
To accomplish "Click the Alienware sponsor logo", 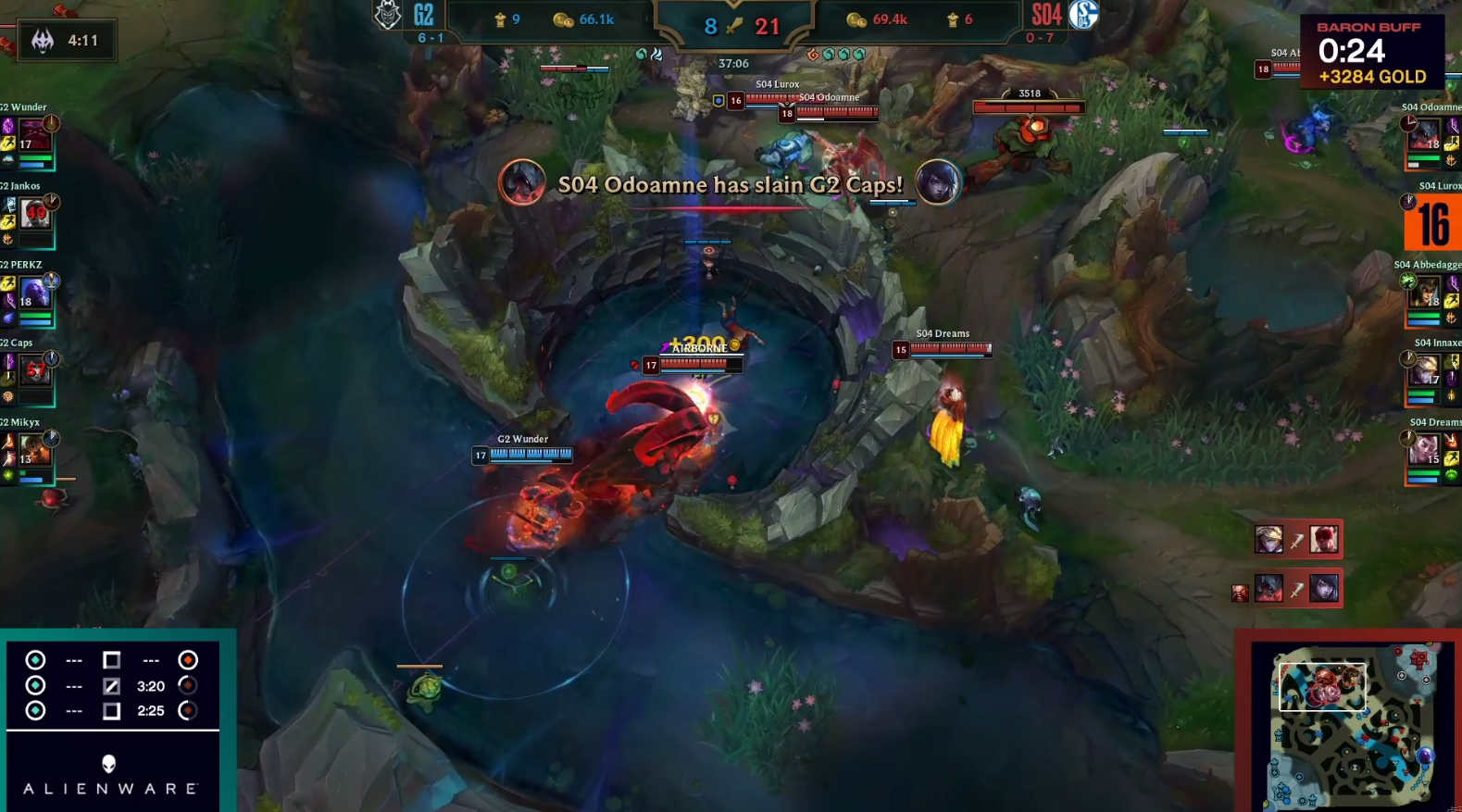I will [109, 775].
